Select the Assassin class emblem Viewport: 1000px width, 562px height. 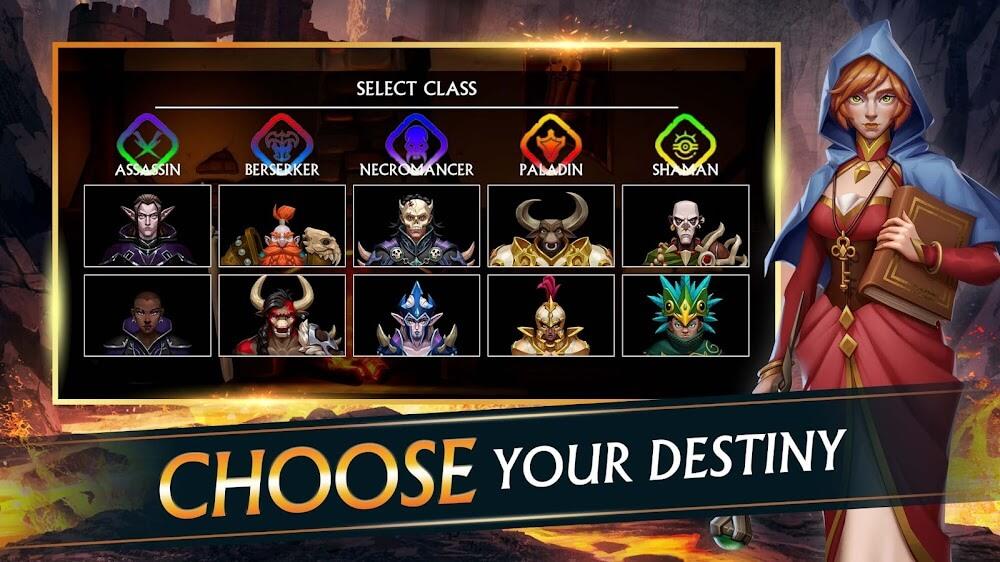[x=147, y=143]
